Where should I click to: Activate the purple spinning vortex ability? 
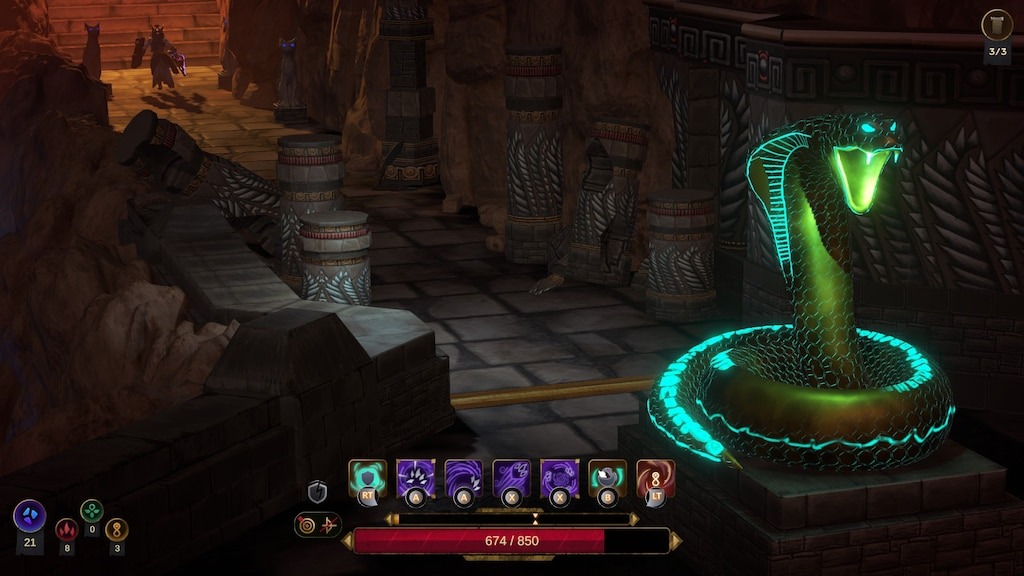coord(559,477)
